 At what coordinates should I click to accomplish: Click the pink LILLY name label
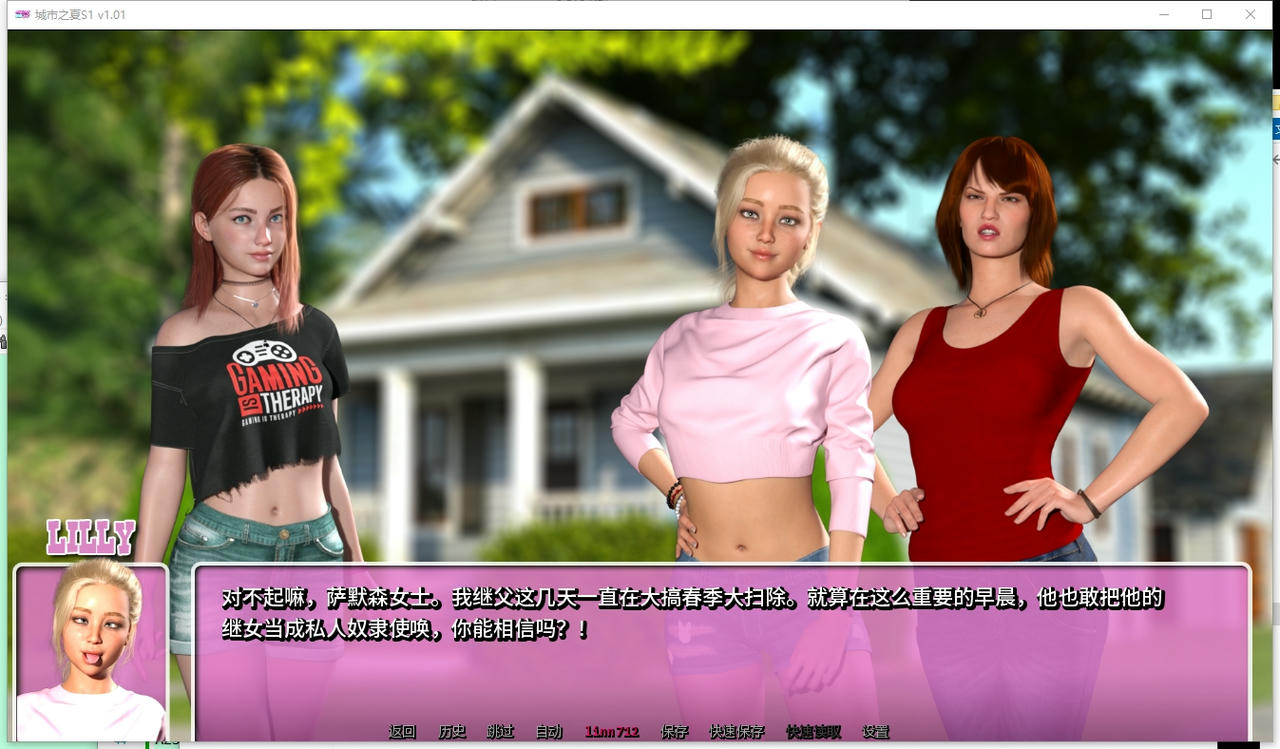(92, 539)
